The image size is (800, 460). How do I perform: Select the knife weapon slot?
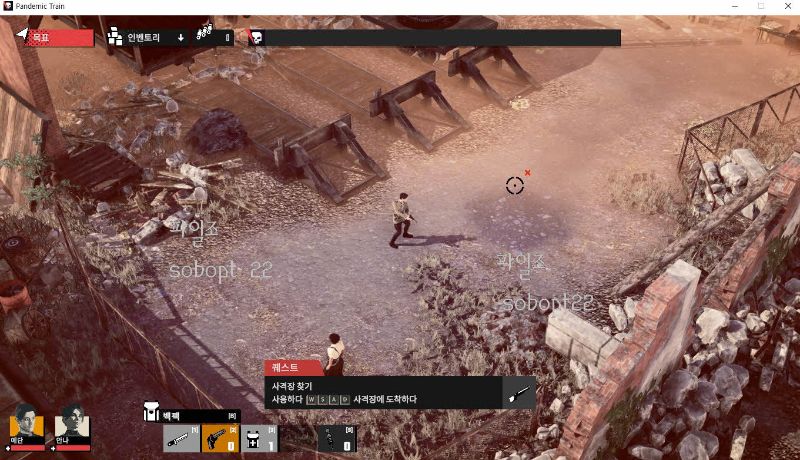[x=180, y=437]
